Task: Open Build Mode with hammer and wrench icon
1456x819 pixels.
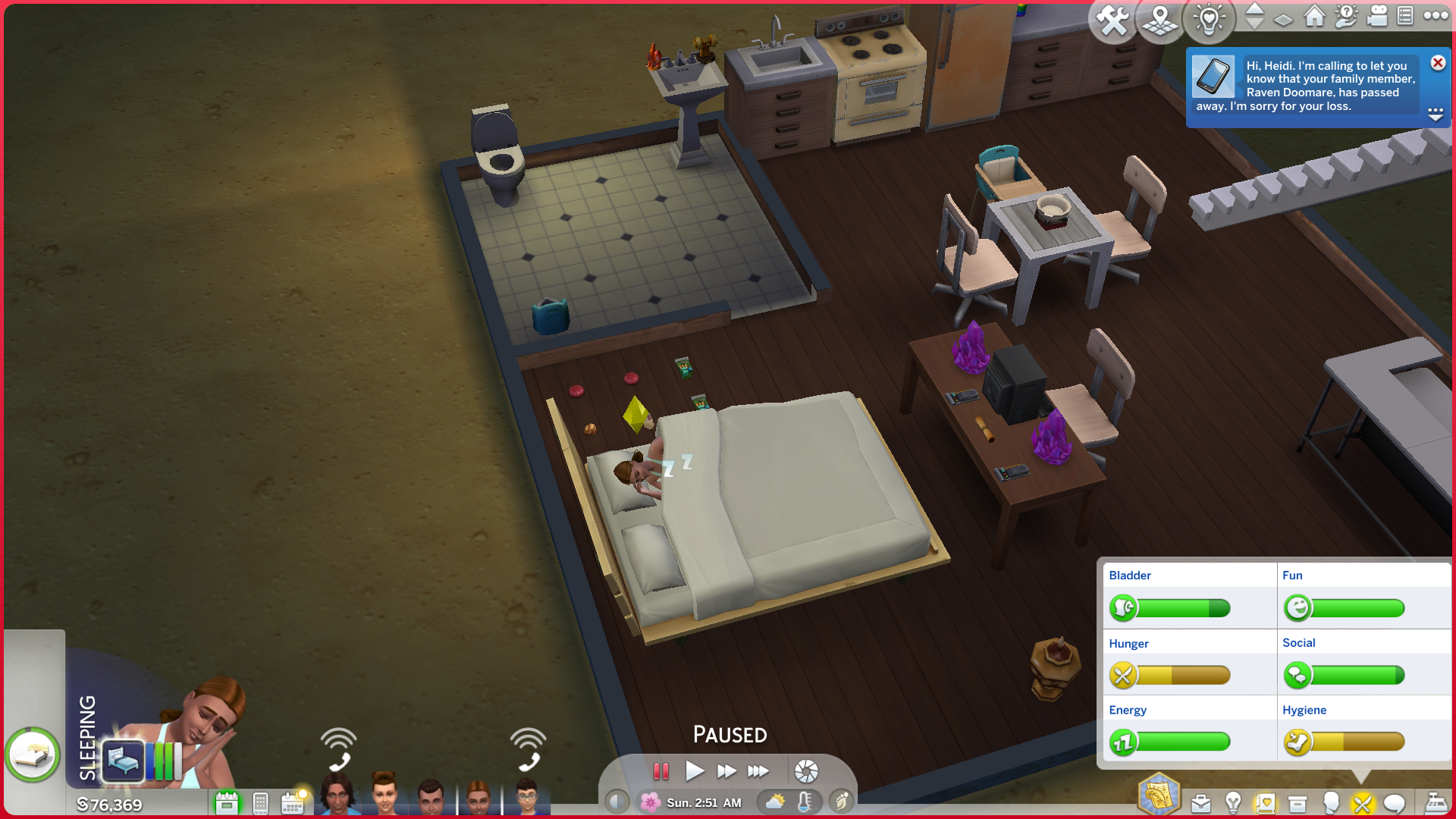Action: click(1112, 20)
